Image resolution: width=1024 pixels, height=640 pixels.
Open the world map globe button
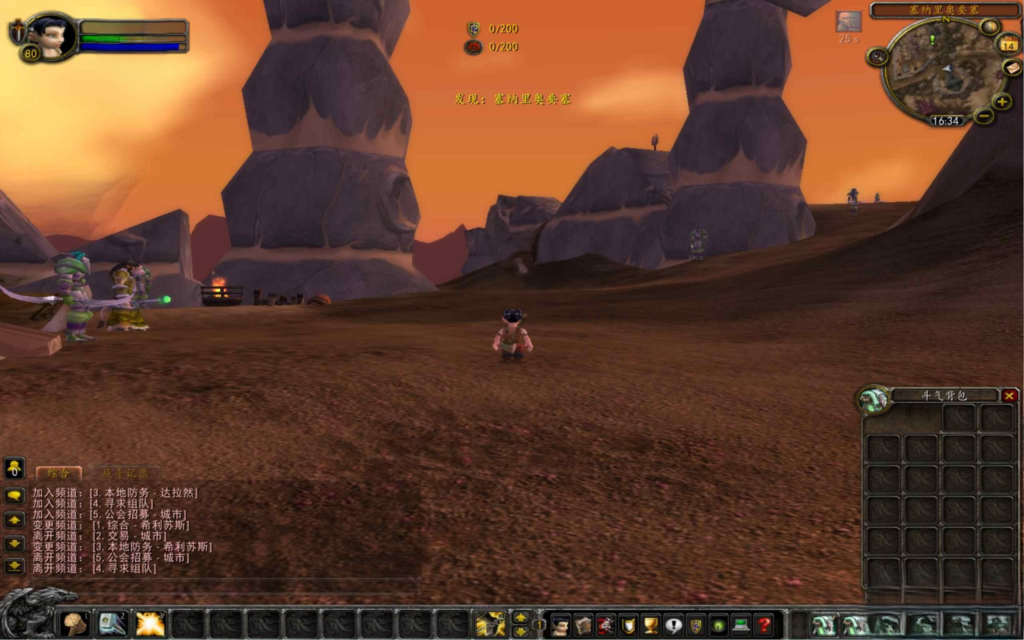(x=990, y=26)
